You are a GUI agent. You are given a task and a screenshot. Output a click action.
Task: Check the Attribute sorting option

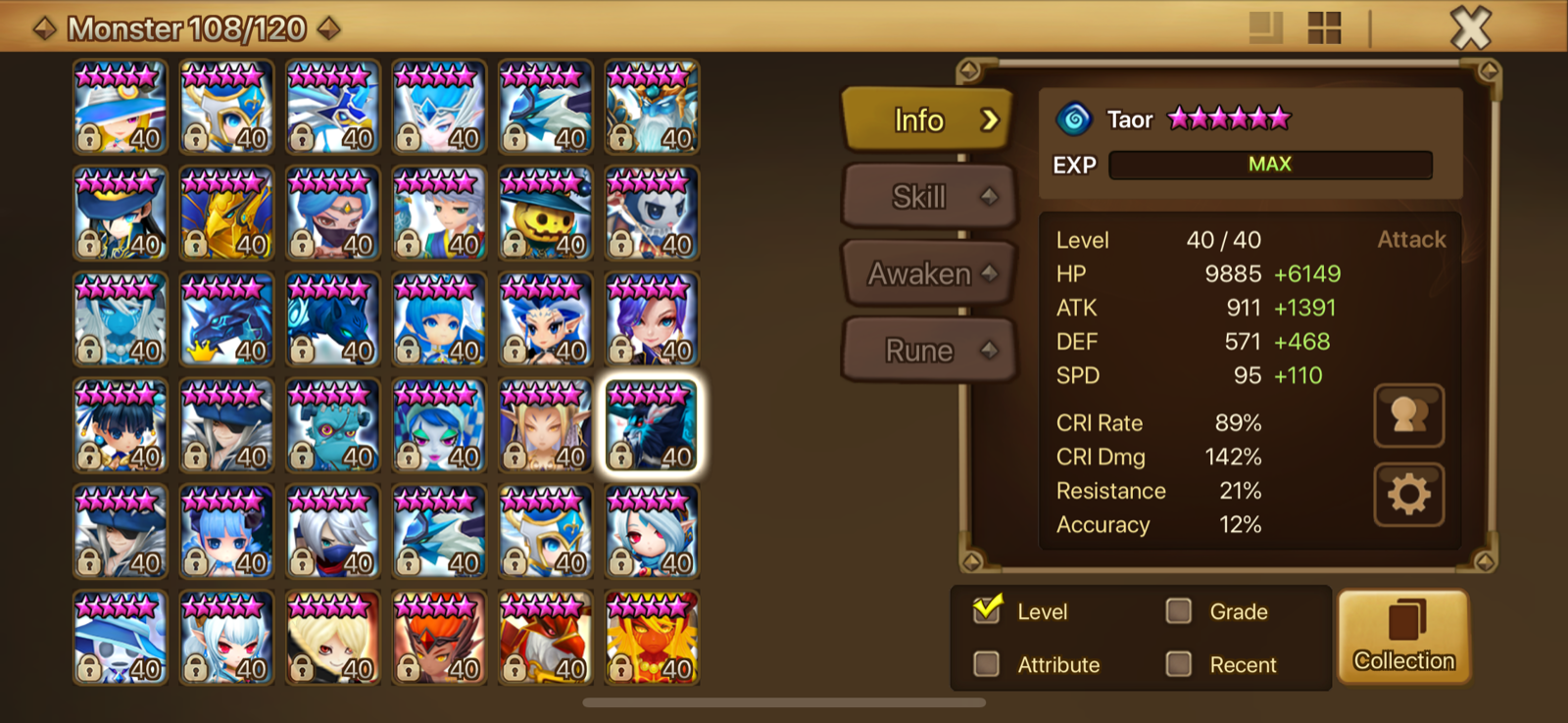[987, 664]
